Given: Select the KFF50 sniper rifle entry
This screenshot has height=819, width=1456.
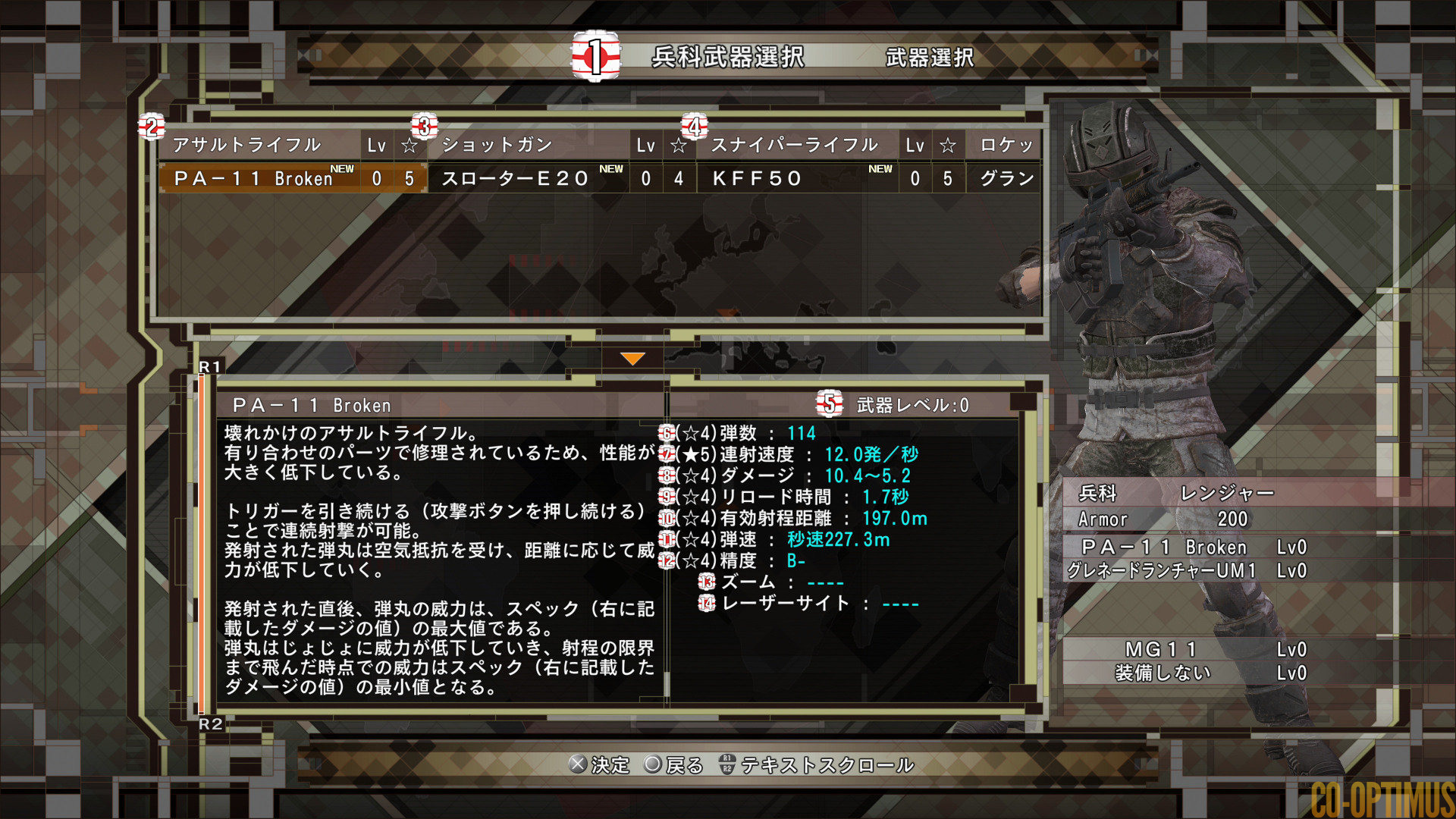Looking at the screenshot, I should [x=755, y=179].
